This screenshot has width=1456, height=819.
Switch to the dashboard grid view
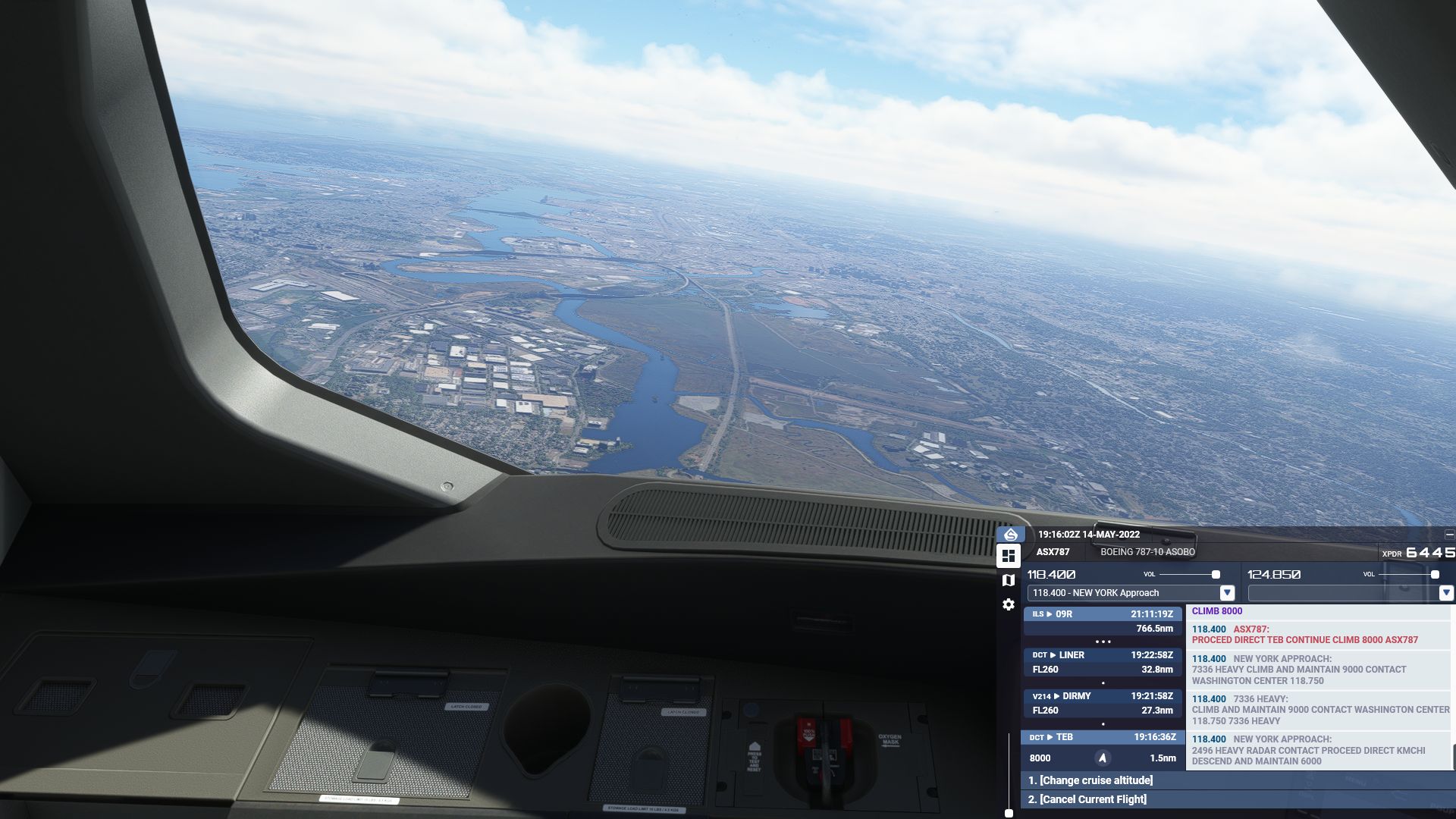[x=1009, y=556]
